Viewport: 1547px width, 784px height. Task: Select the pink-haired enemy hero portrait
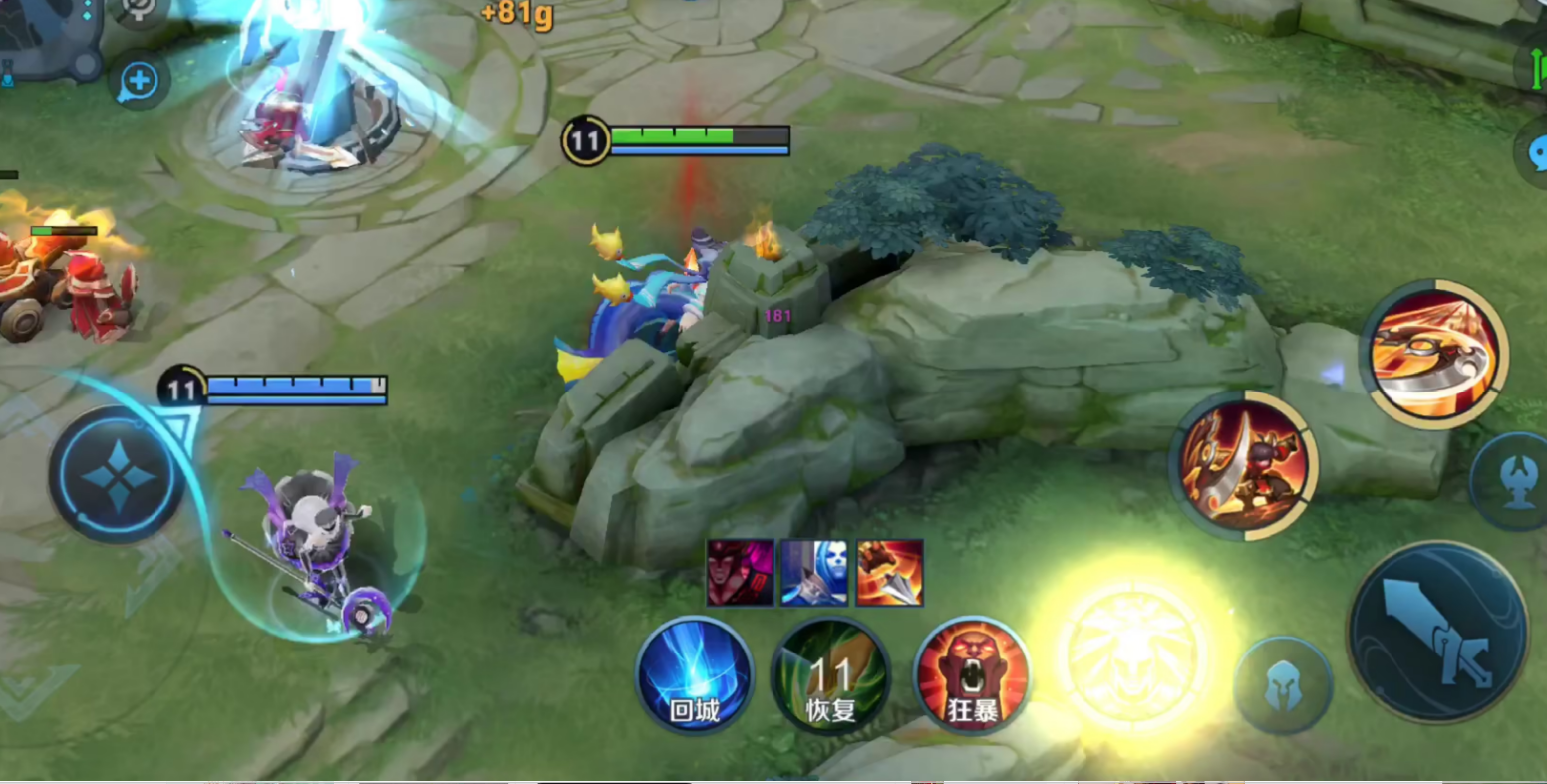coord(740,573)
